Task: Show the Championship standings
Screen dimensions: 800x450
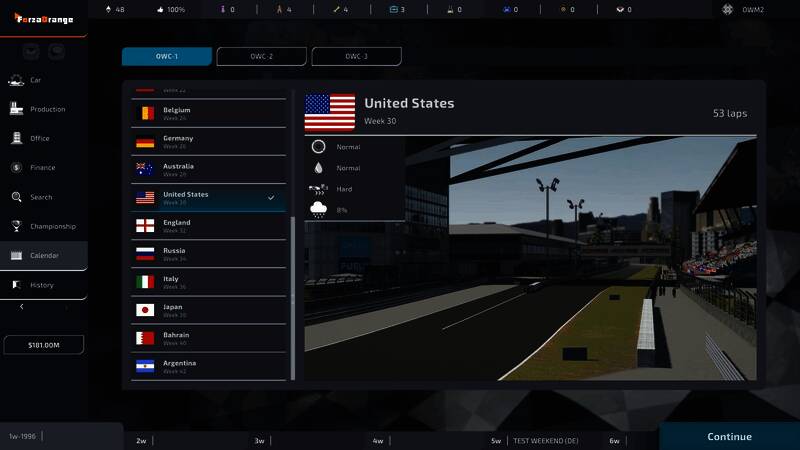Action: click(x=52, y=226)
